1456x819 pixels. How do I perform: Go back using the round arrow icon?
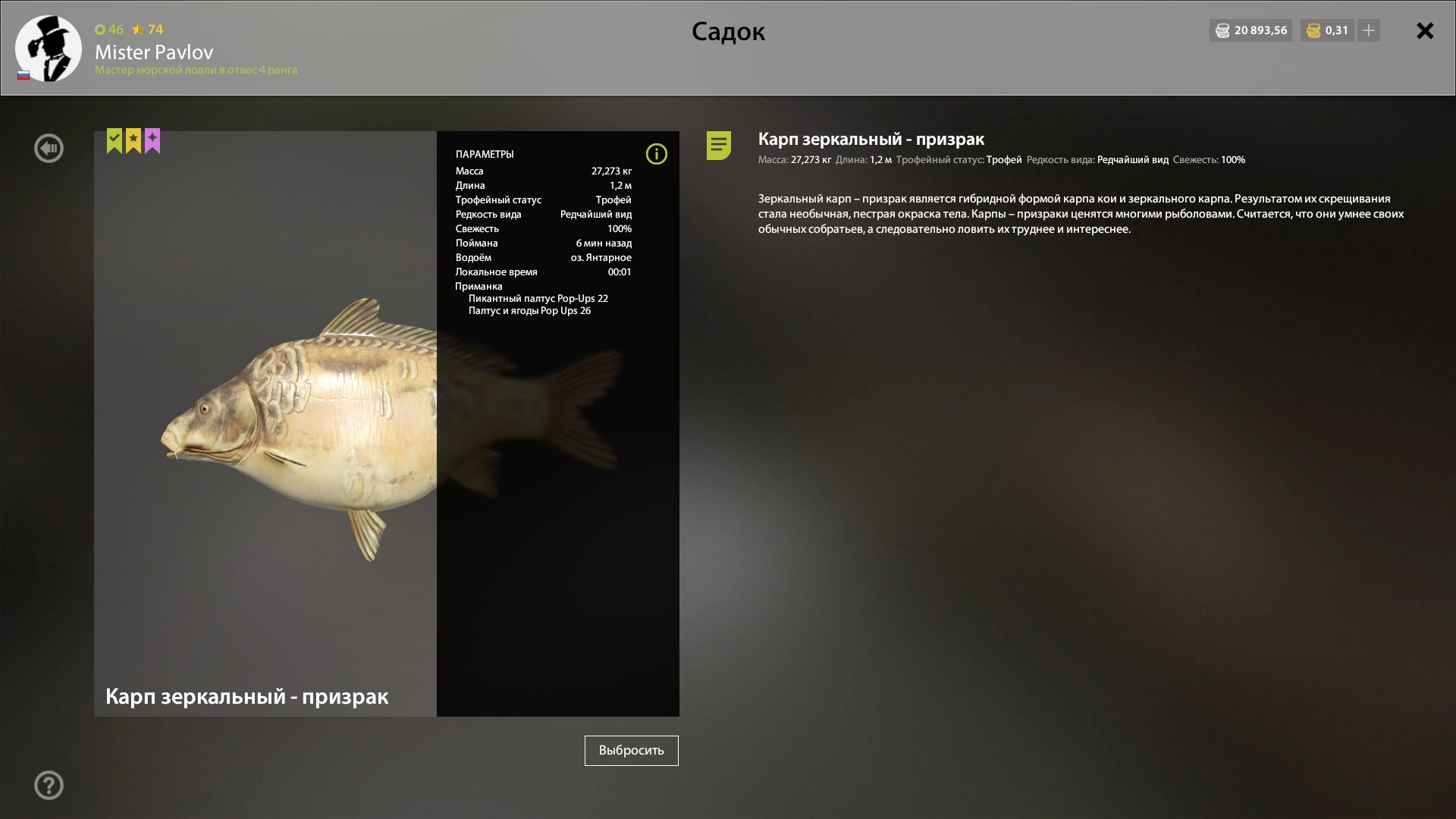[49, 148]
